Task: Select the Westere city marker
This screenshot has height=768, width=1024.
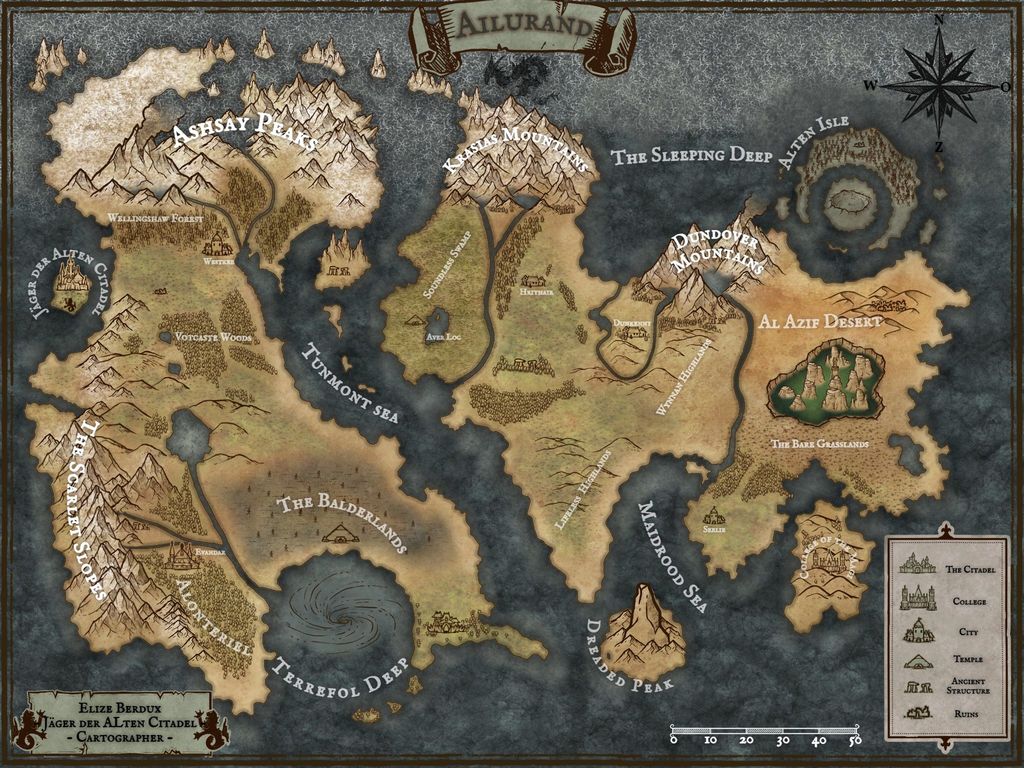Action: tap(218, 245)
